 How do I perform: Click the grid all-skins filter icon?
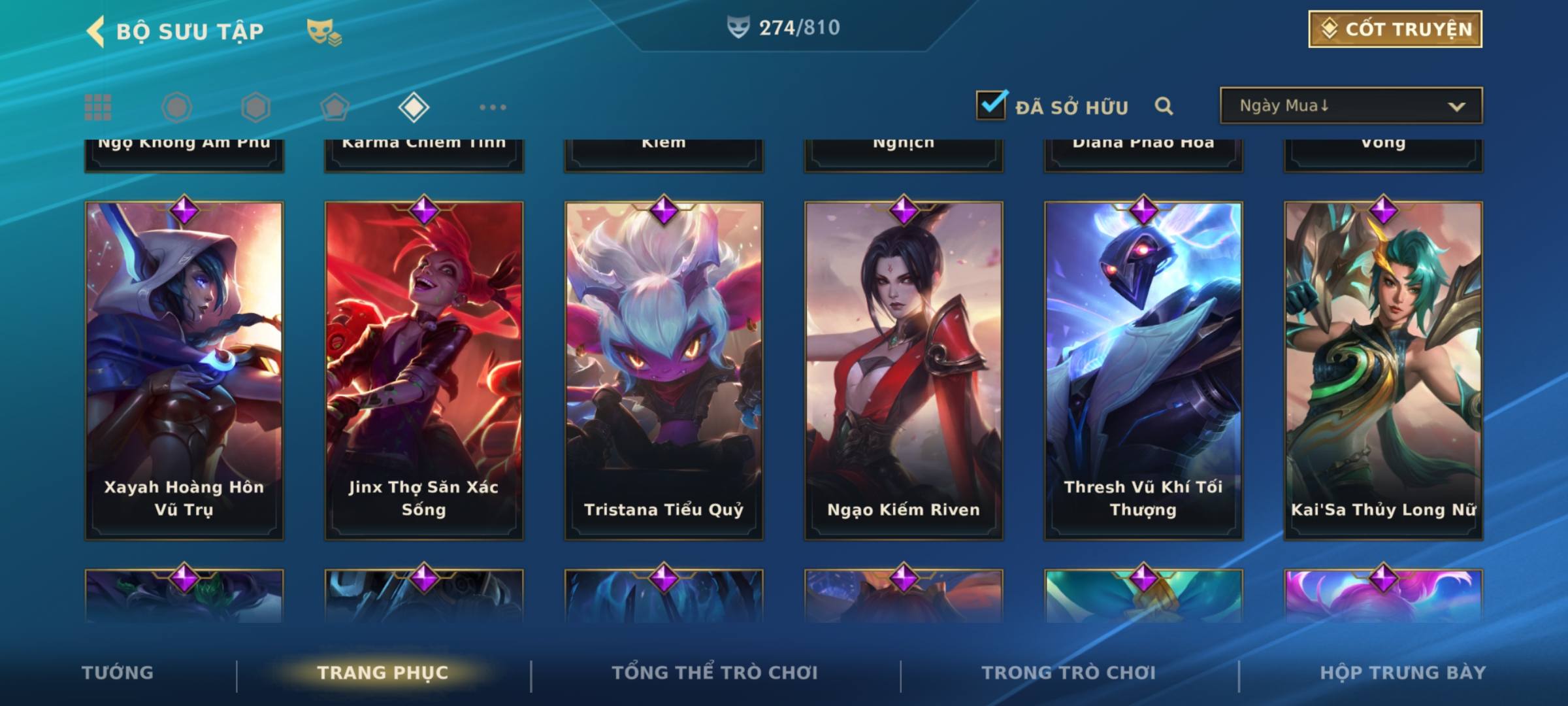98,107
